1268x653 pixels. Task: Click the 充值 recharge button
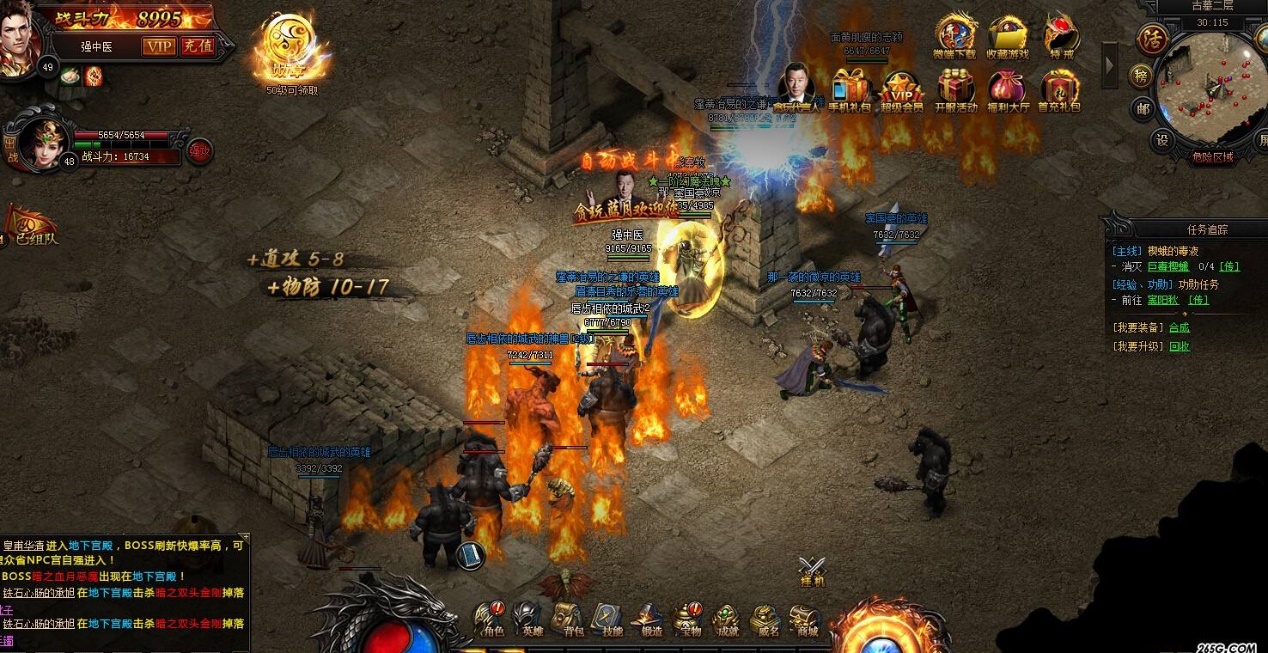coord(197,46)
